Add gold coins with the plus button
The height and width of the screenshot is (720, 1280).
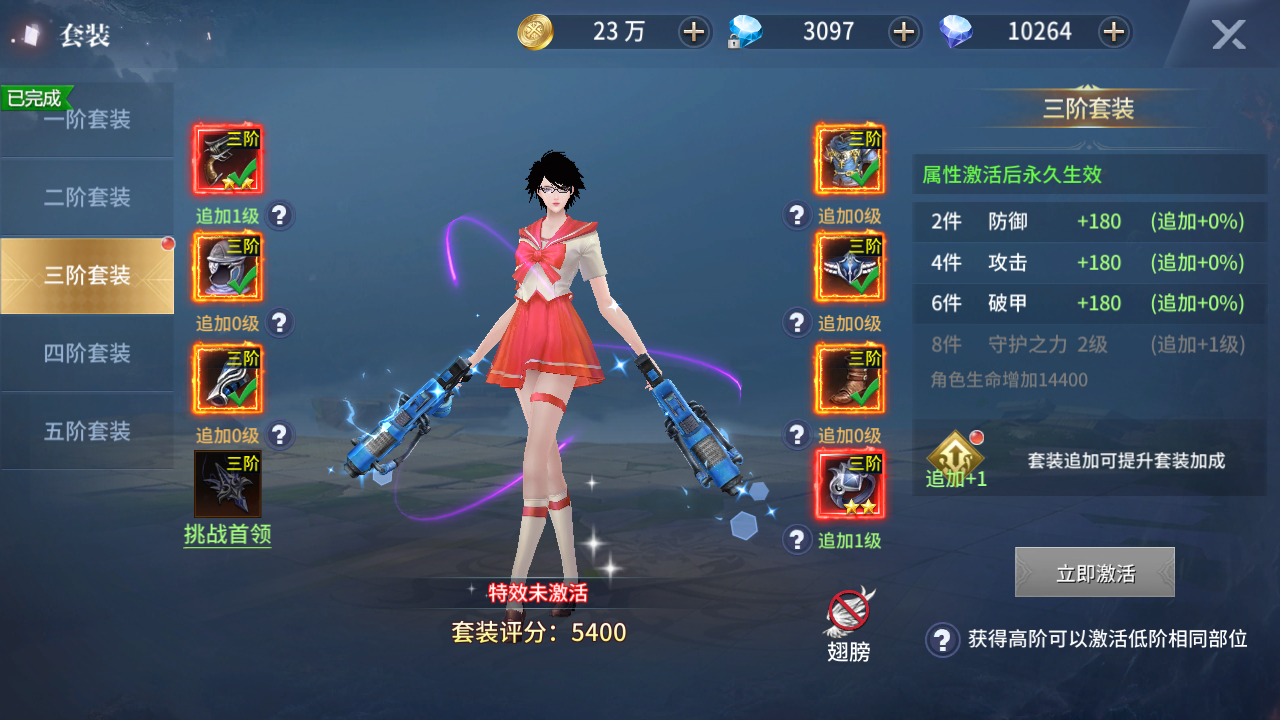coord(693,32)
